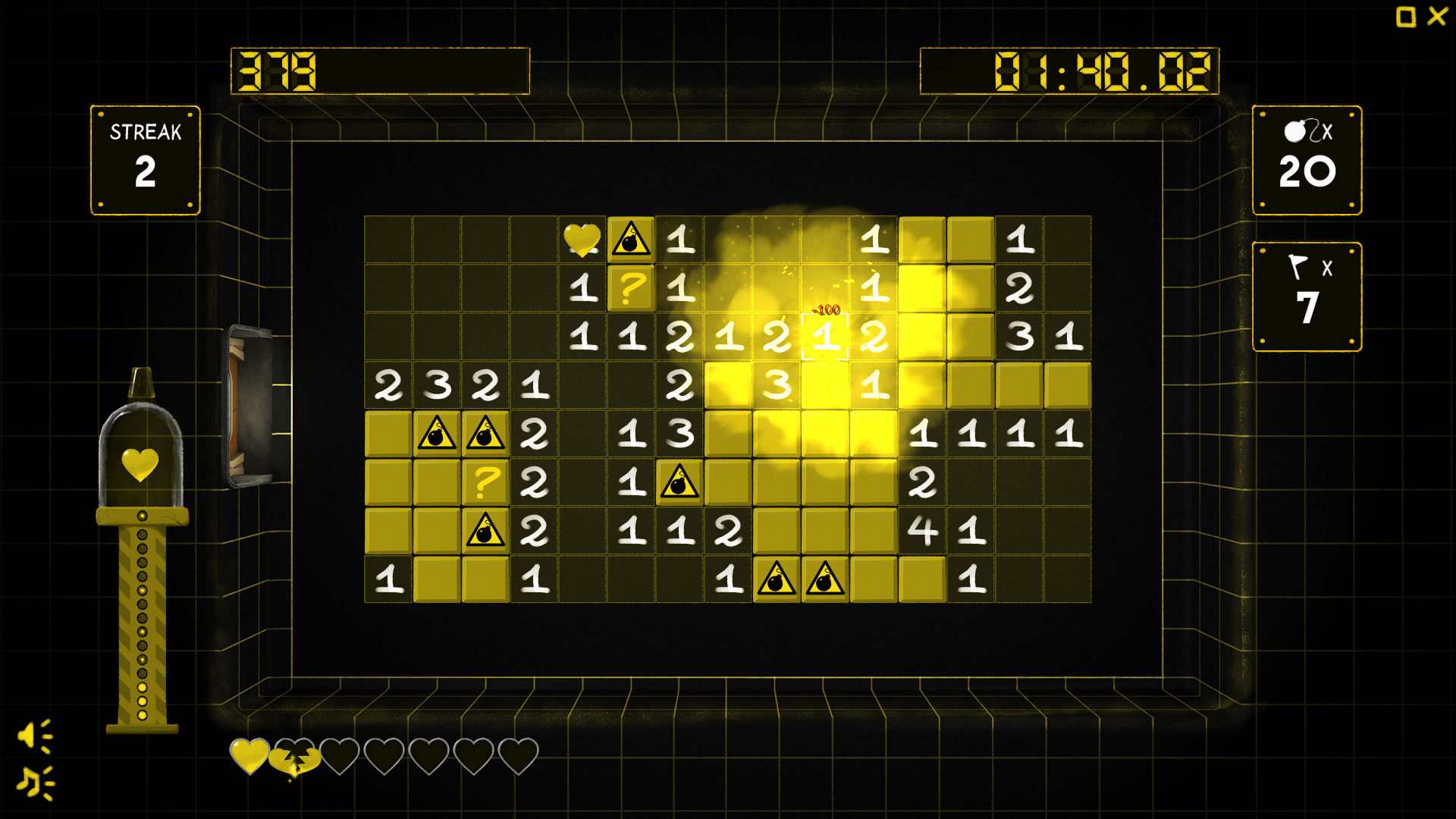Check the STREAK panel showing 2
This screenshot has width=1456, height=819.
pos(144,159)
